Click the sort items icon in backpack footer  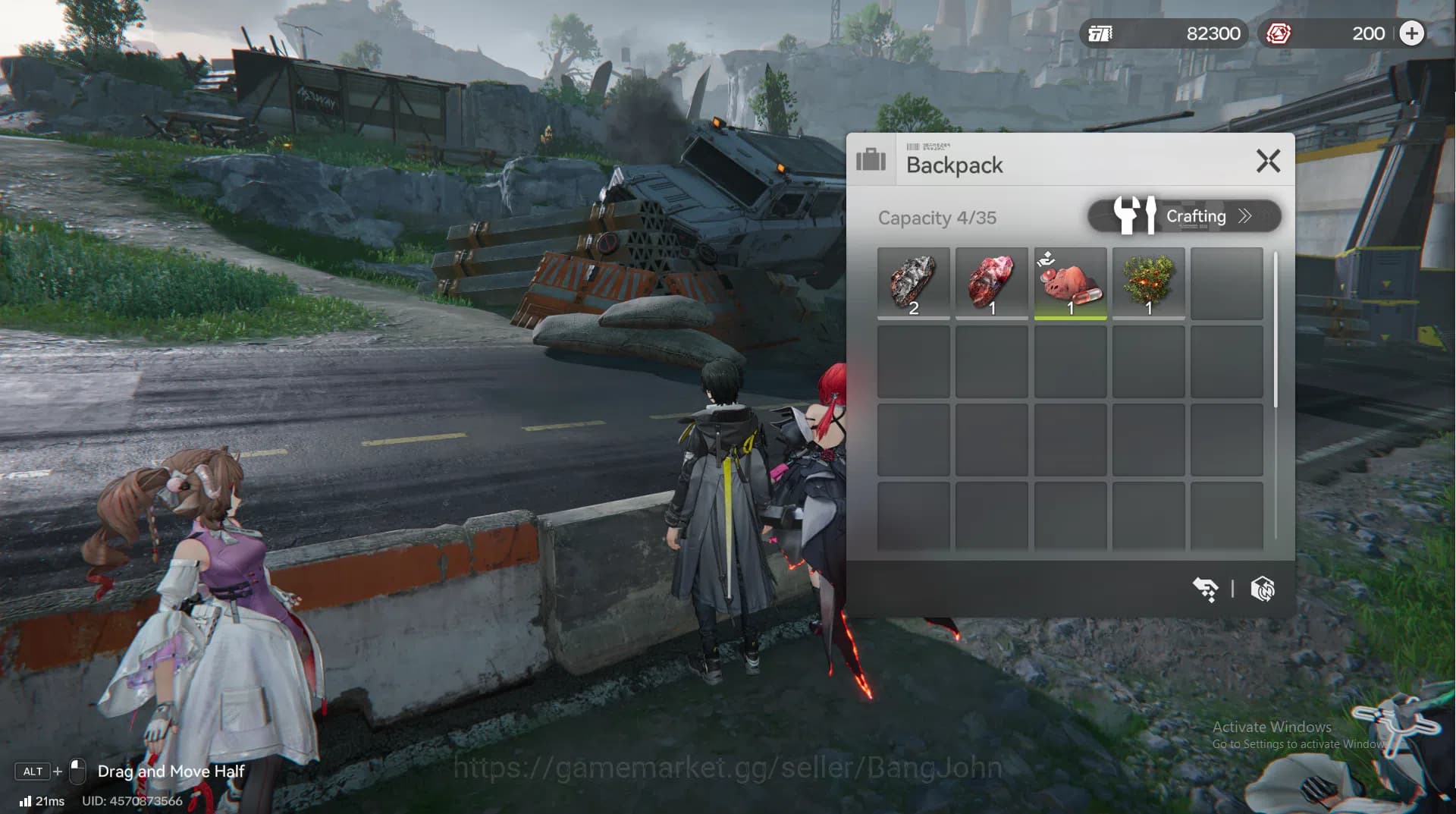1205,589
